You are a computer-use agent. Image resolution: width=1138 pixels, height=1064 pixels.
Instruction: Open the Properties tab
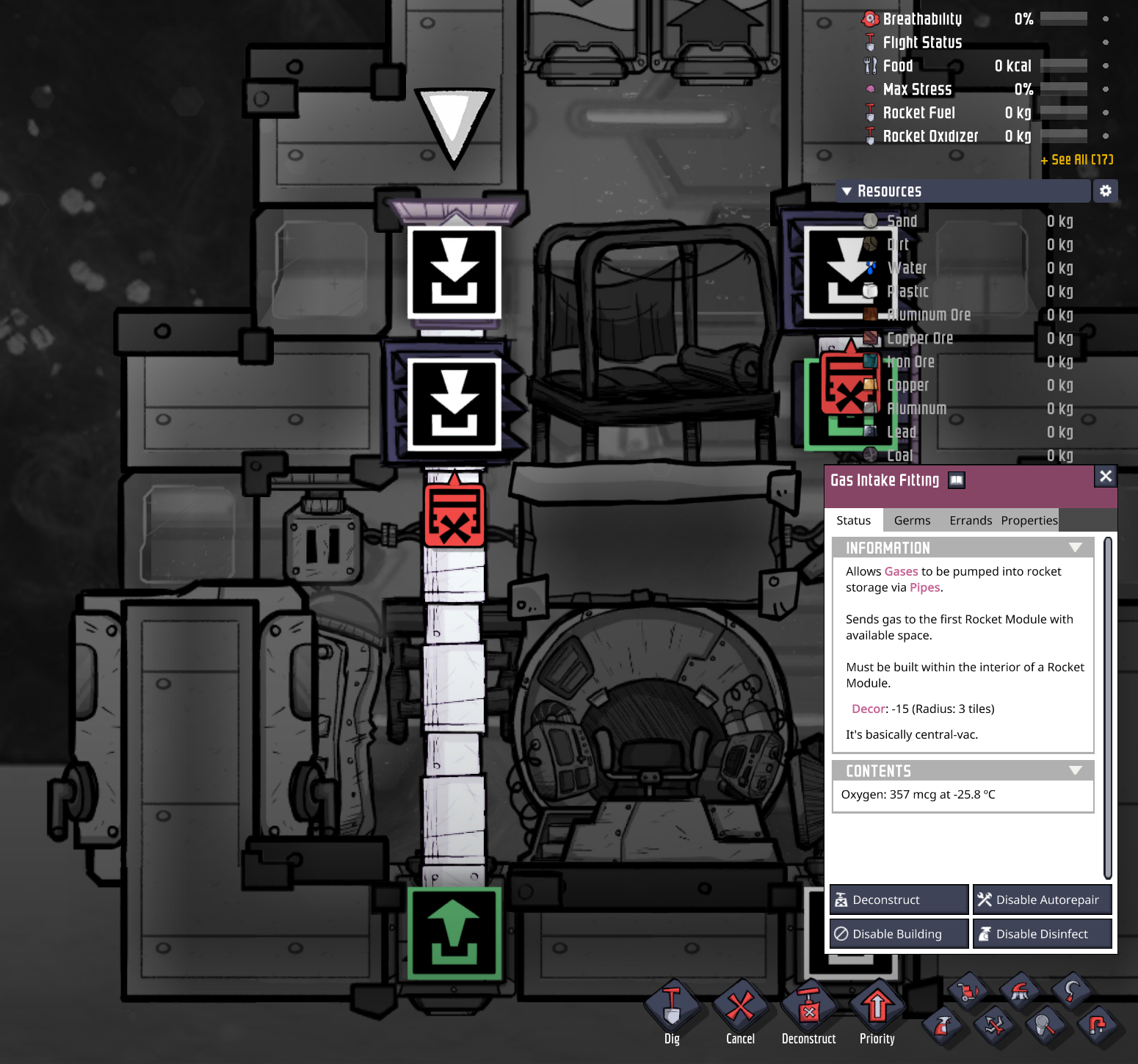click(x=1029, y=520)
